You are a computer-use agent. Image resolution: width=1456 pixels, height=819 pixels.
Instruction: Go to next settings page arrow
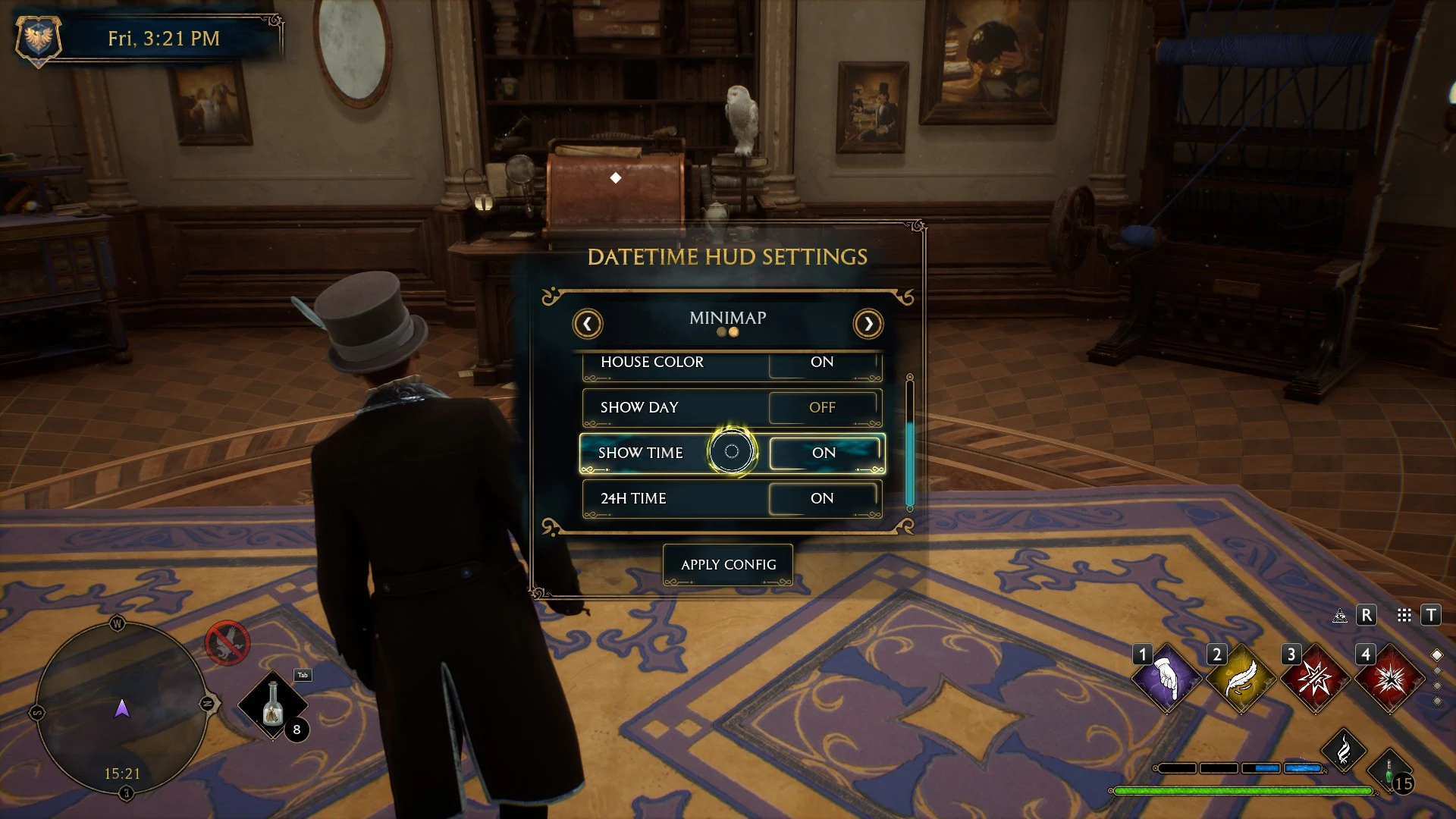pyautogui.click(x=868, y=324)
